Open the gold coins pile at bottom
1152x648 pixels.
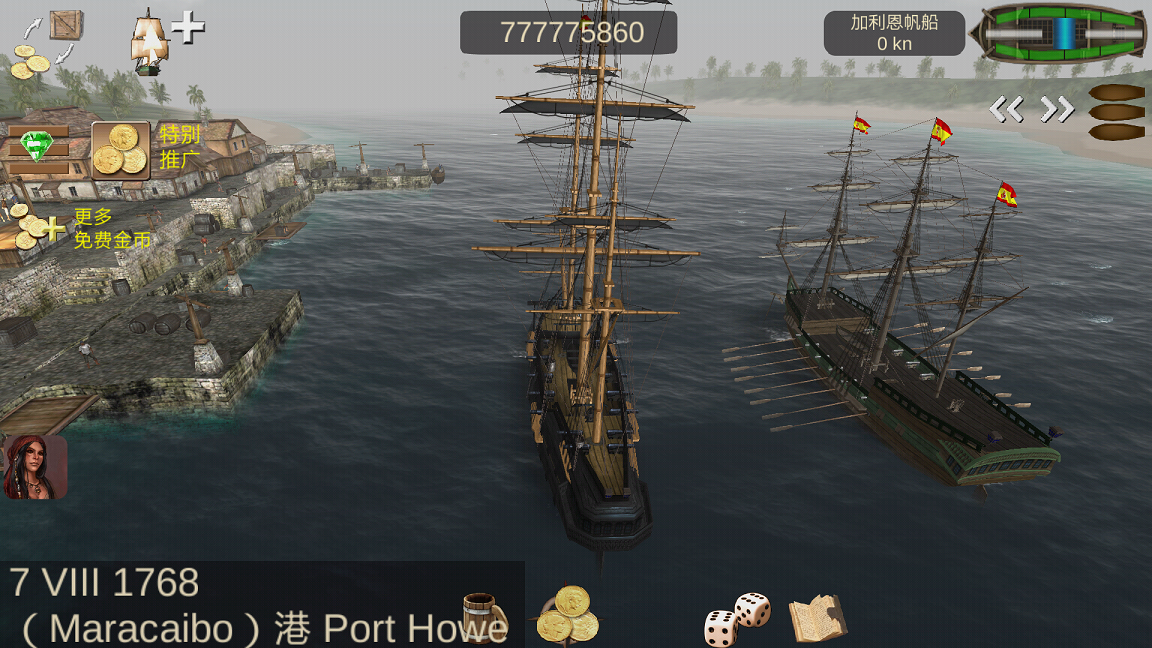coord(568,614)
